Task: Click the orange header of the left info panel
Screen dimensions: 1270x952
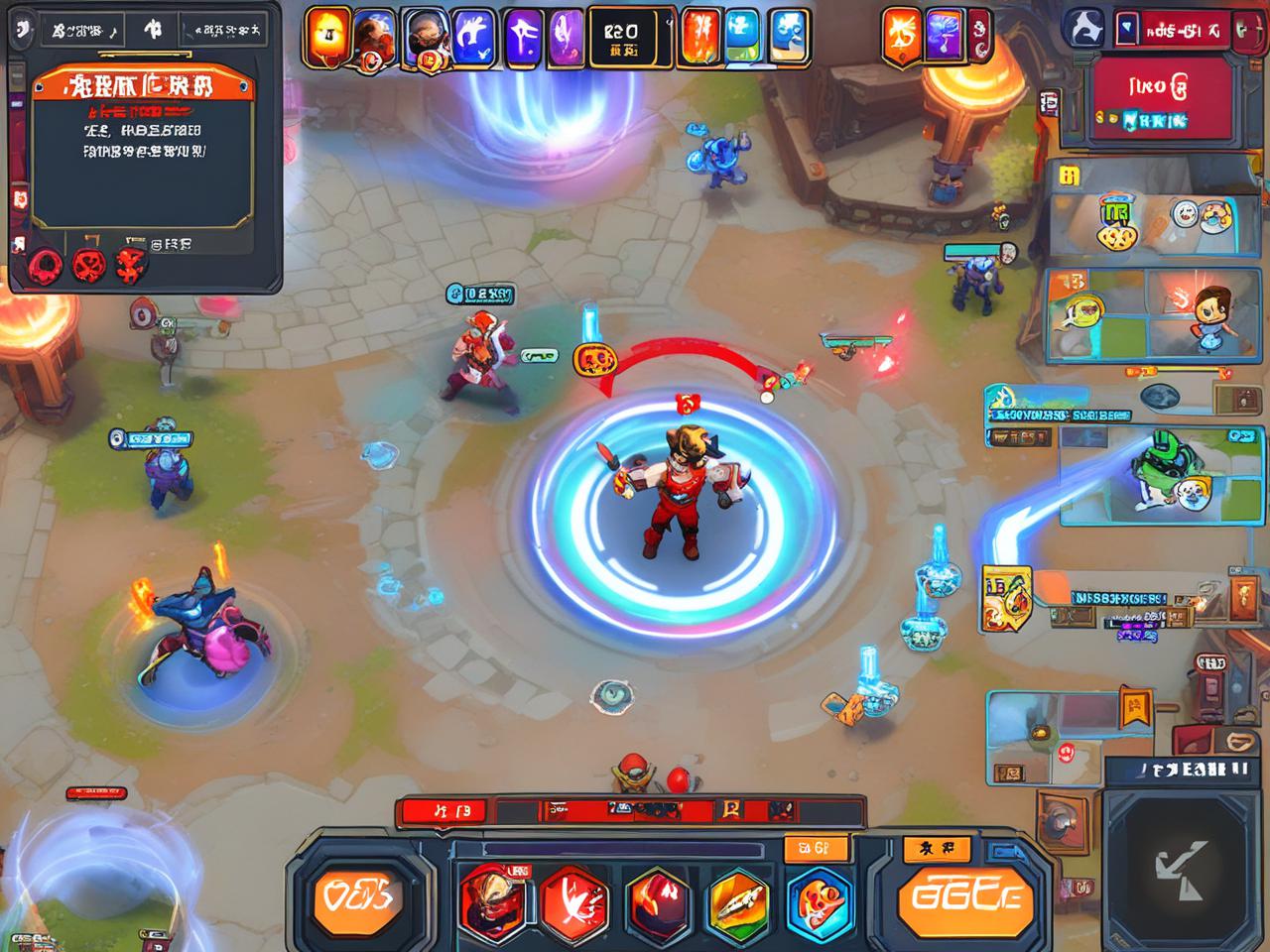Action: pyautogui.click(x=142, y=86)
